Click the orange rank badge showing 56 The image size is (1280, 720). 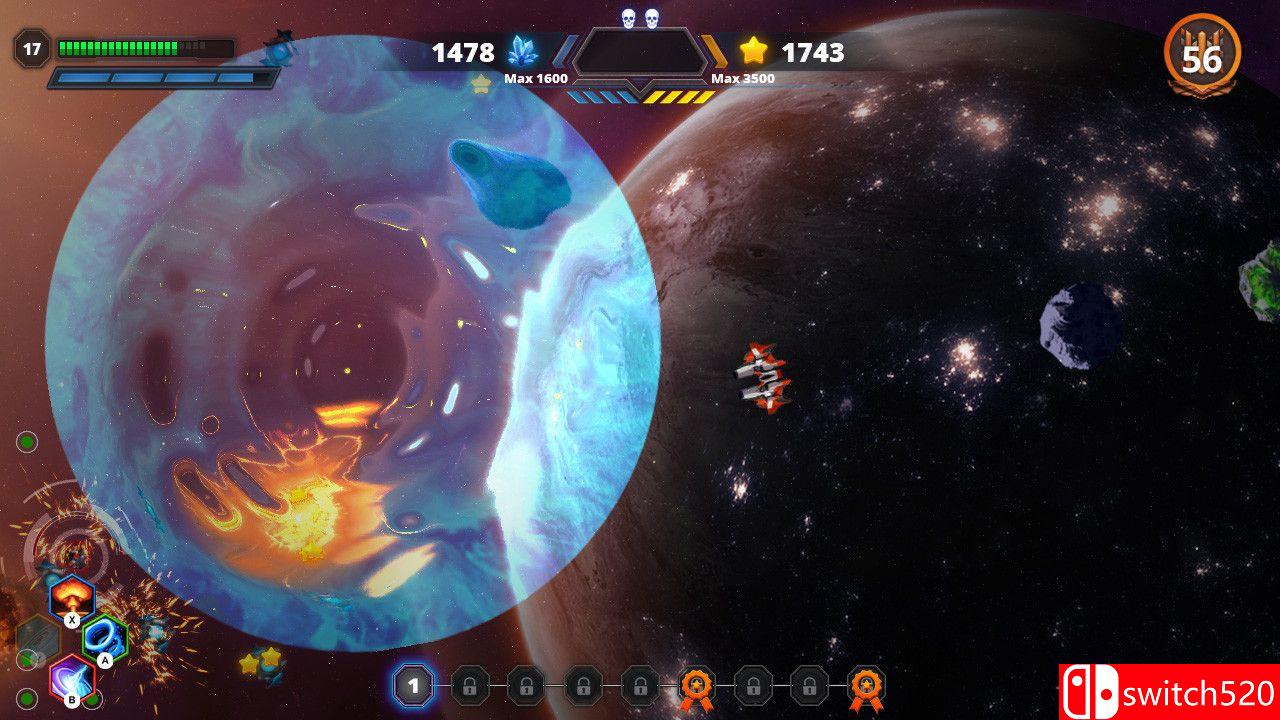pyautogui.click(x=1202, y=56)
